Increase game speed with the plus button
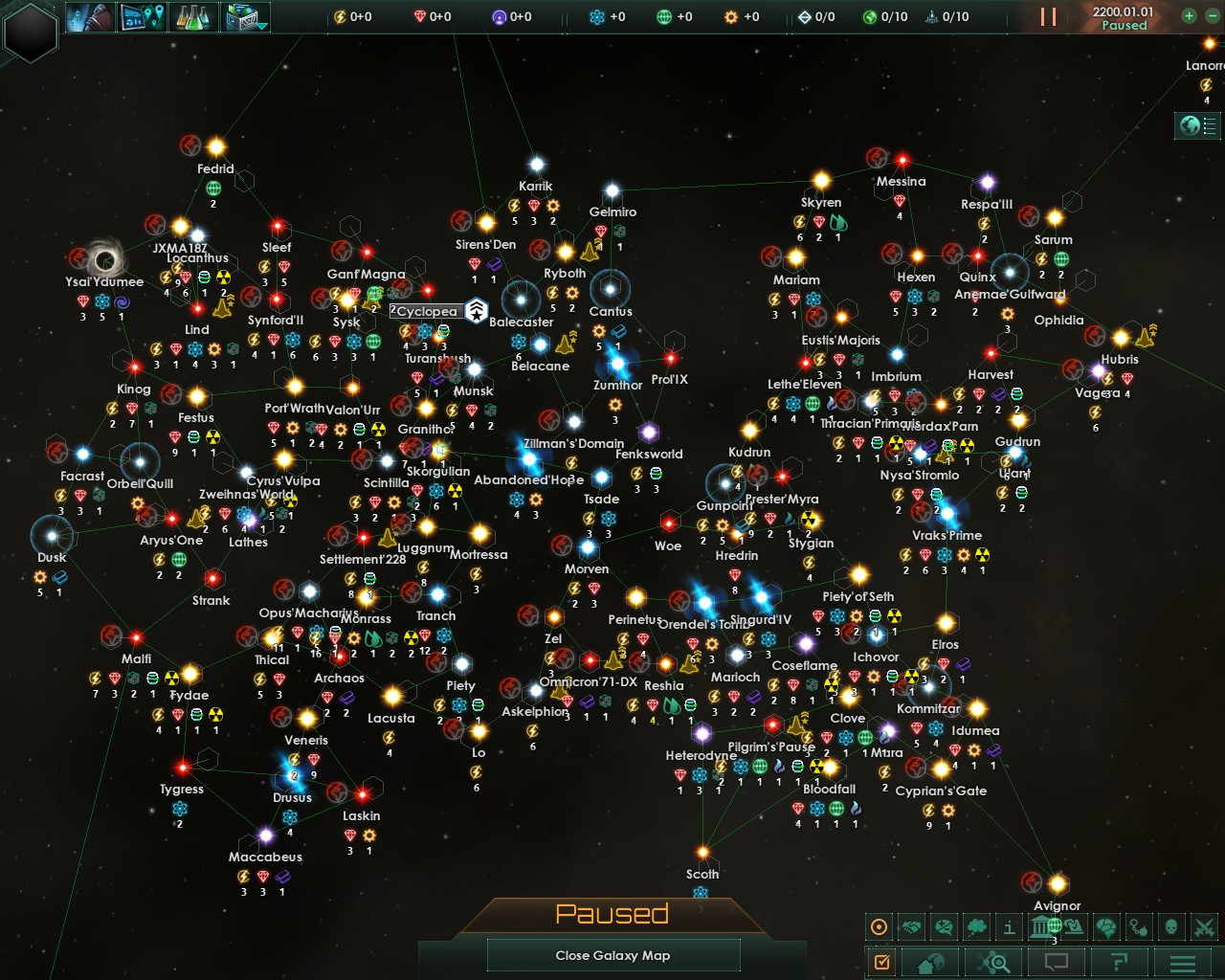 pos(1189,16)
